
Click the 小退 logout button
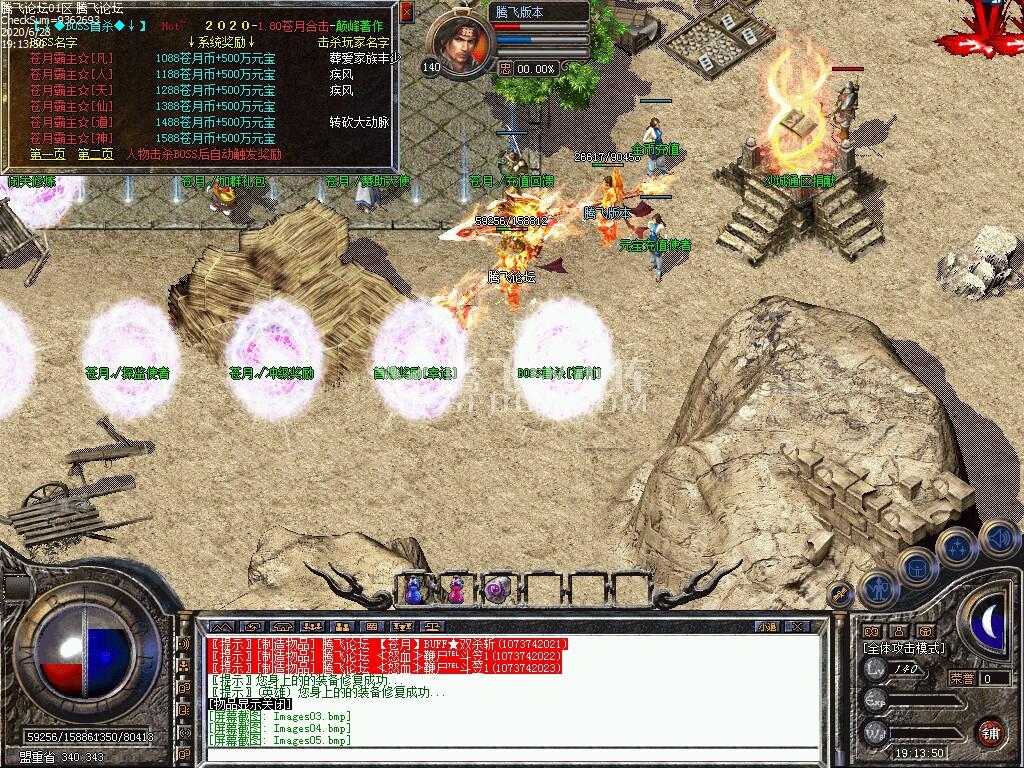[x=768, y=626]
